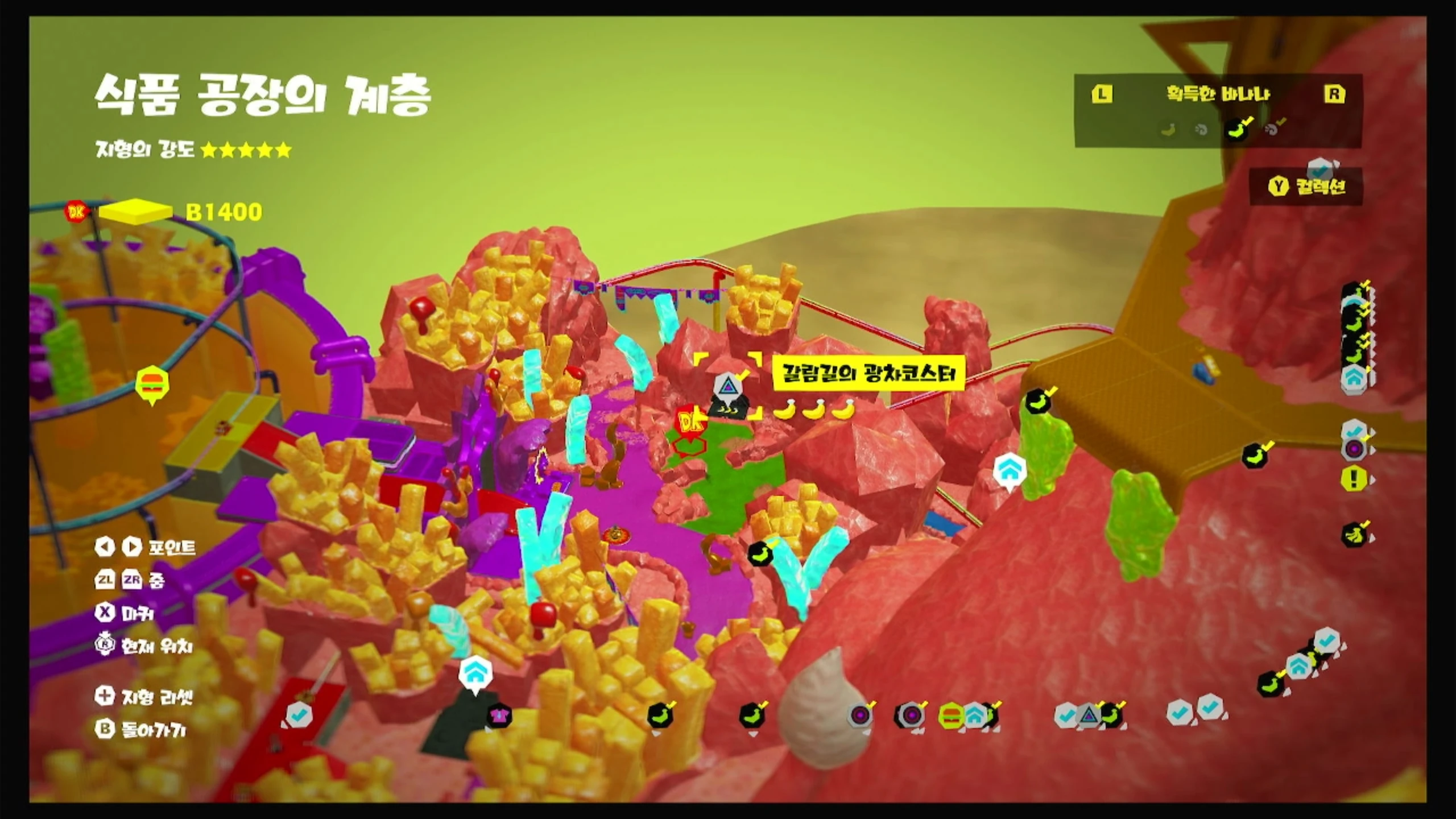Image resolution: width=1456 pixels, height=819 pixels.
Task: Switch to the uncollected banana filter
Action: (x=1168, y=130)
